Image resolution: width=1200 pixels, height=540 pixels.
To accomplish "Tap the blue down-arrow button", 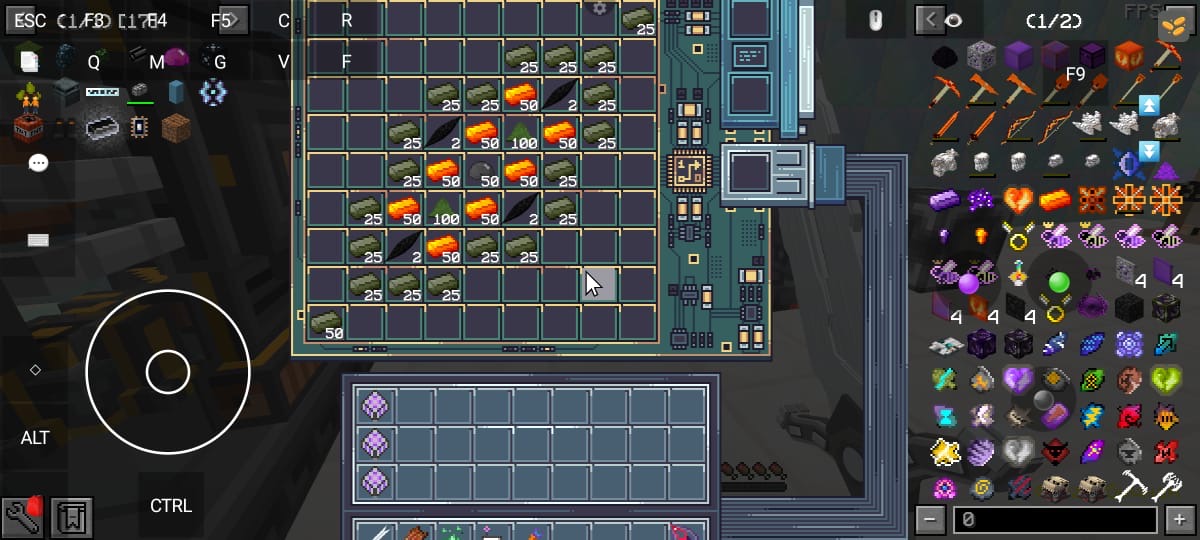I will point(1149,151).
